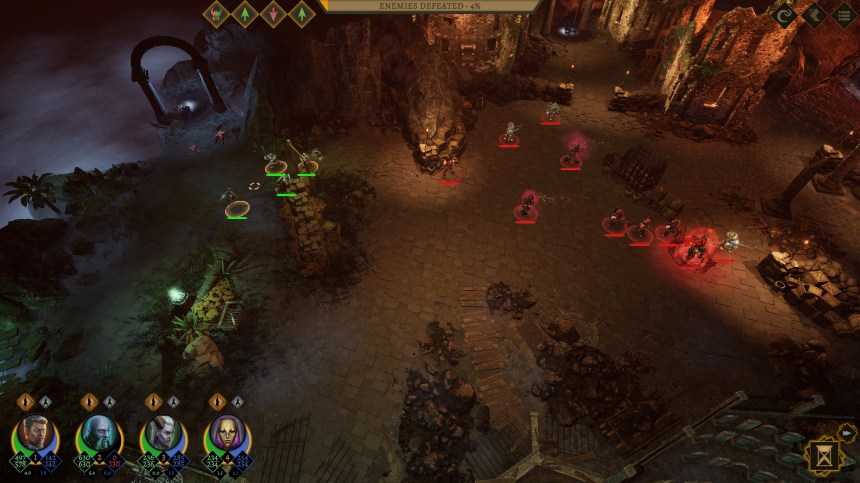Toggle the orange stance icon above the dwarf
860x483 pixels.
pos(89,402)
